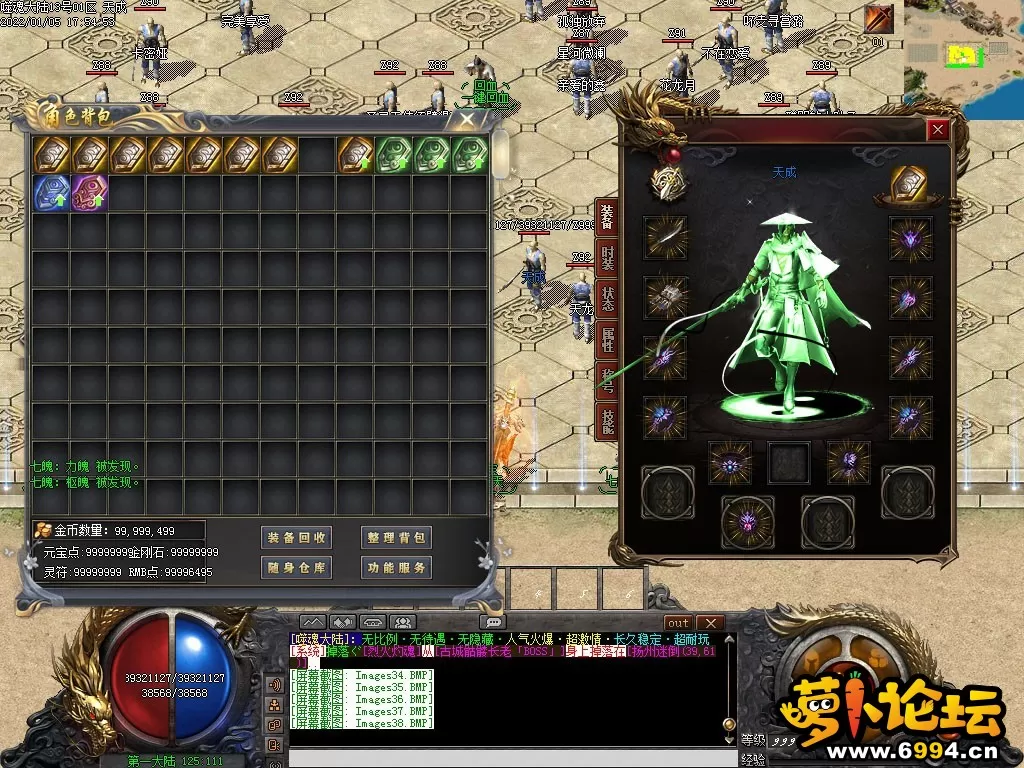Select the blue talisman item in backpack
The height and width of the screenshot is (768, 1024).
(x=51, y=193)
